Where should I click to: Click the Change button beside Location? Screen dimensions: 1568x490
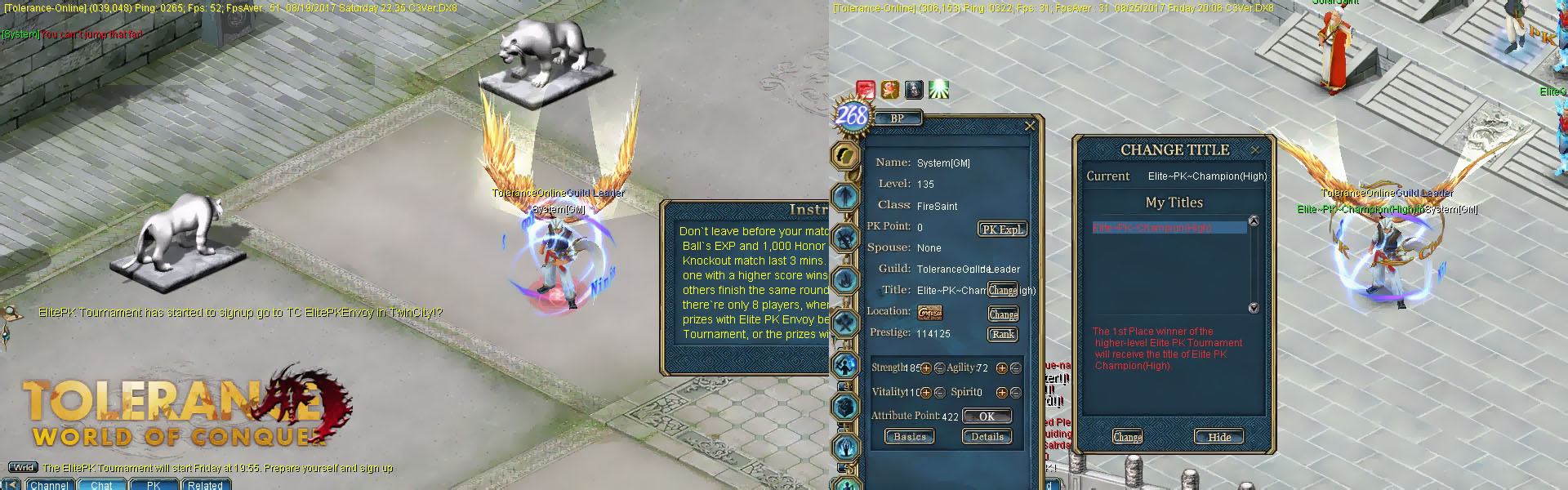[x=1003, y=314]
